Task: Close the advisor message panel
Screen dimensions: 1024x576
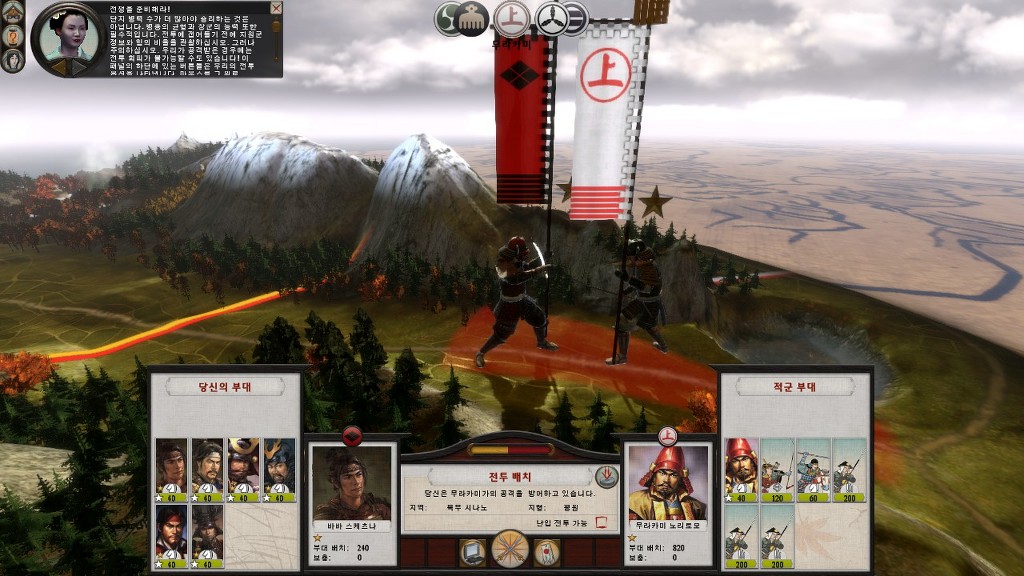Action: (276, 8)
